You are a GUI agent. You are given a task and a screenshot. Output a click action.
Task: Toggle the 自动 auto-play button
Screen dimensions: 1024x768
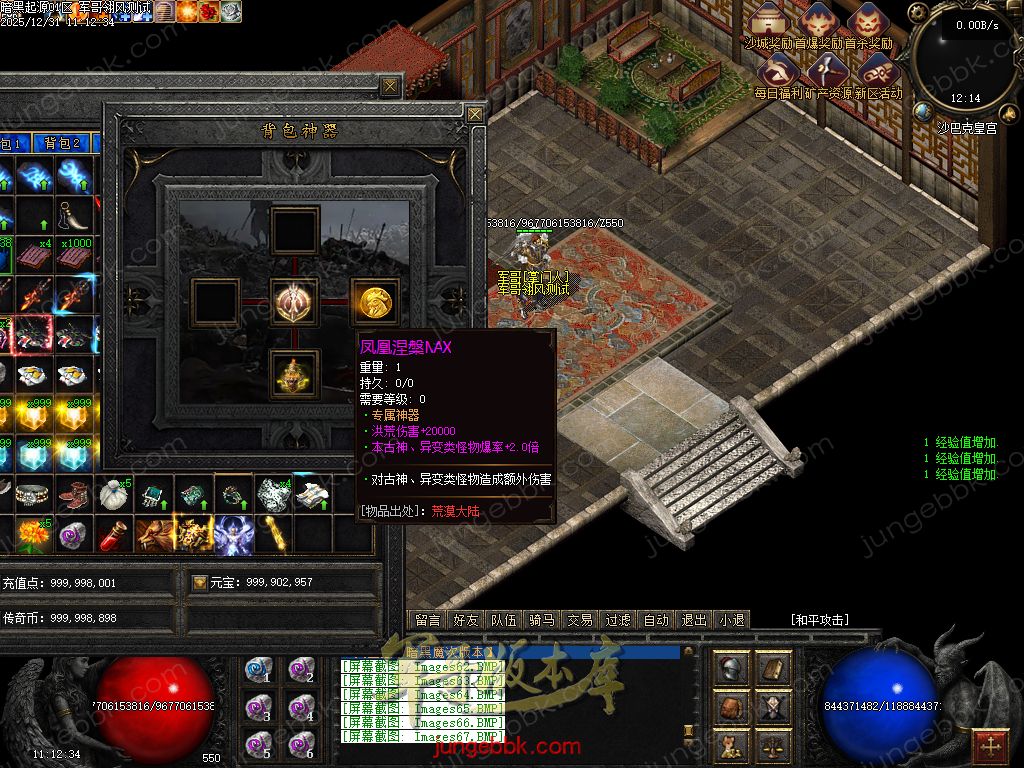(656, 620)
